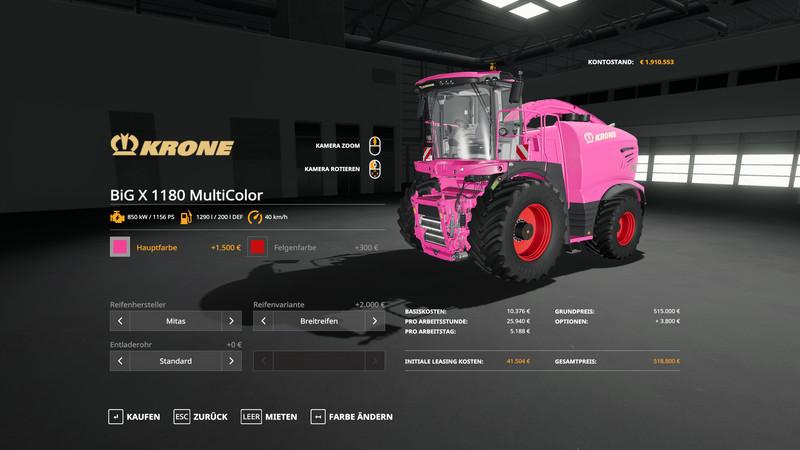The height and width of the screenshot is (450, 800).
Task: Click previous arrow for Entladerohr Standard
Action: (x=120, y=361)
